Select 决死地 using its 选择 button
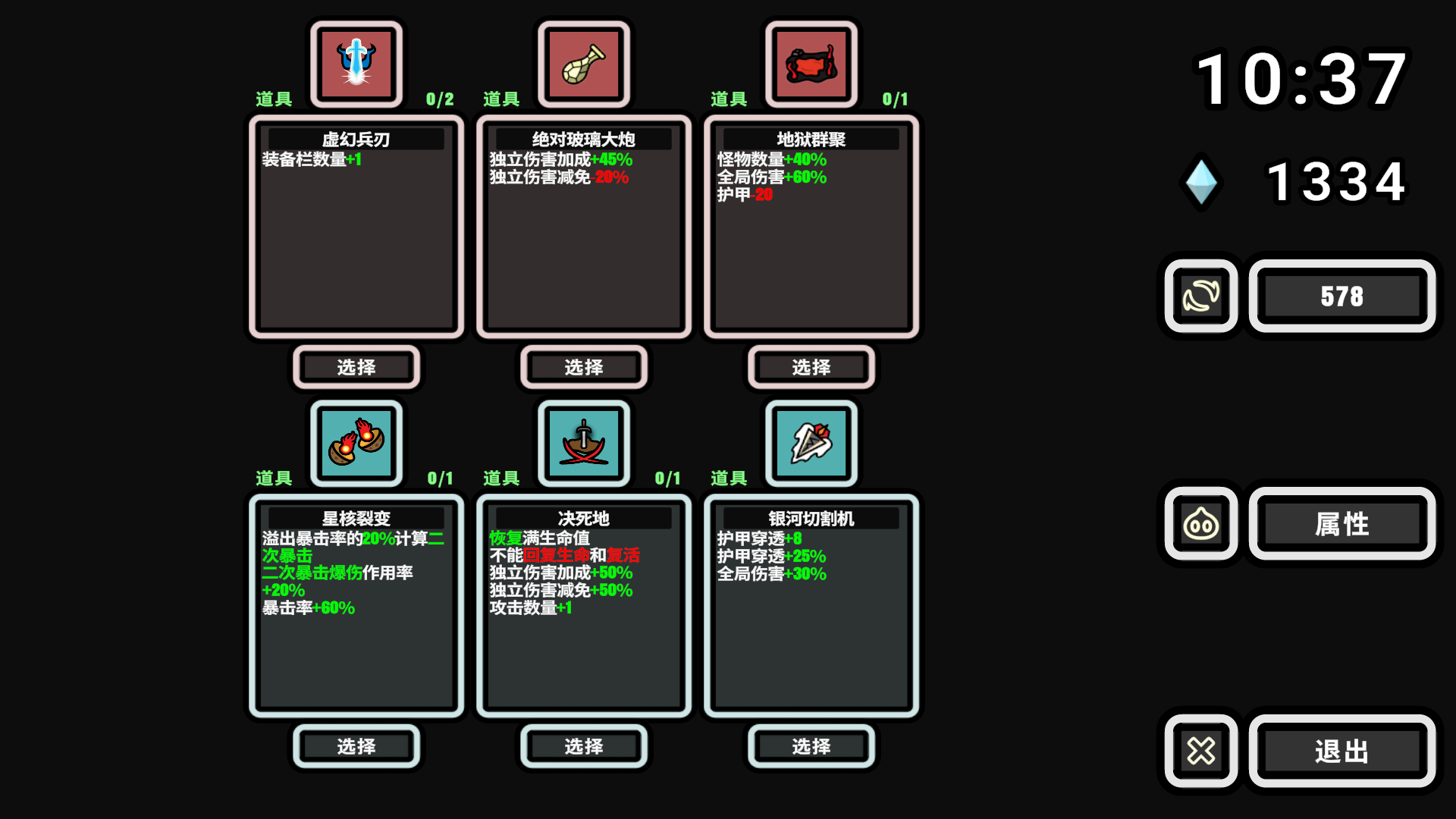This screenshot has width=1456, height=819. pos(583,747)
